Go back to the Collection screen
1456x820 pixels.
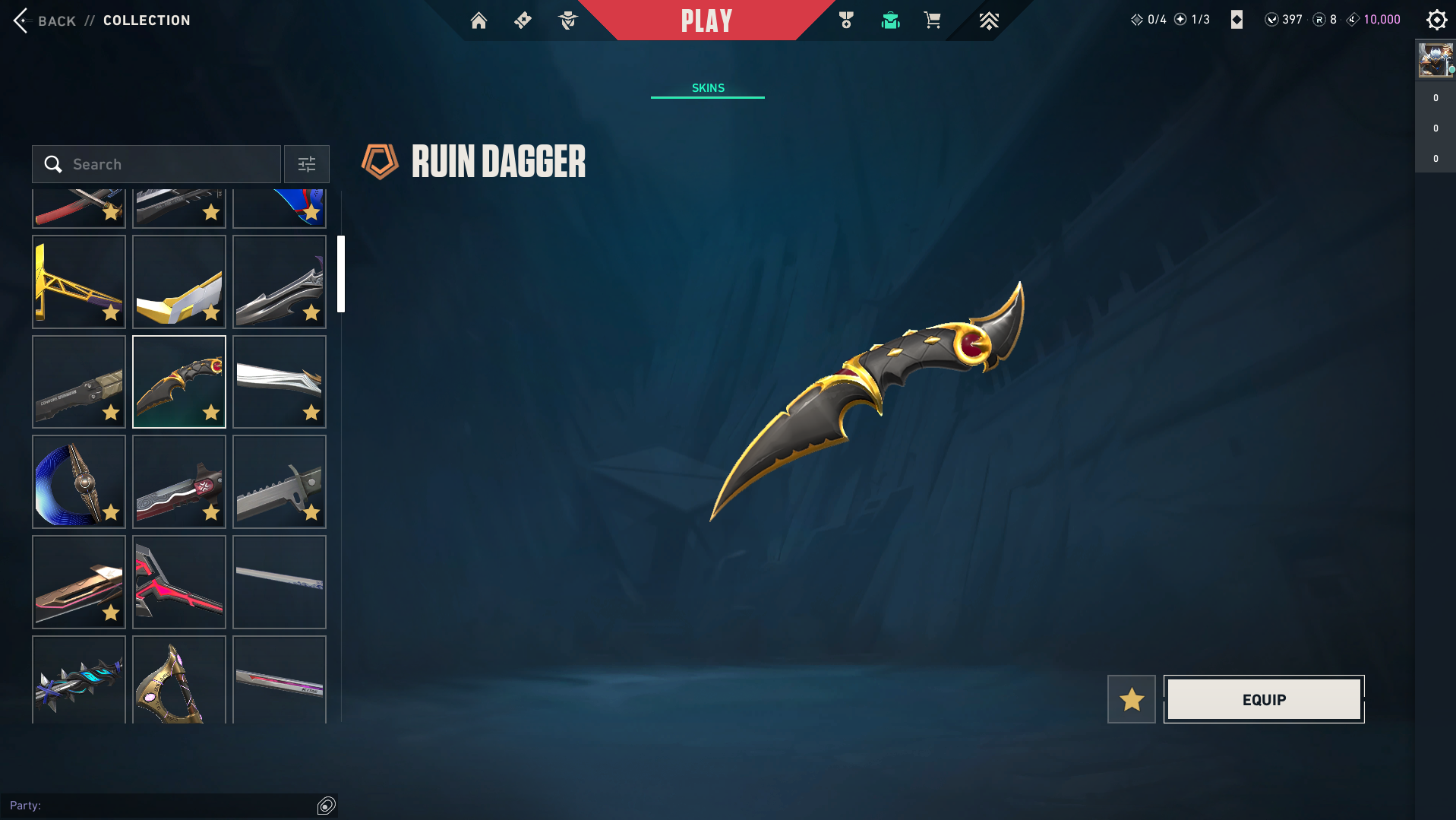46,21
